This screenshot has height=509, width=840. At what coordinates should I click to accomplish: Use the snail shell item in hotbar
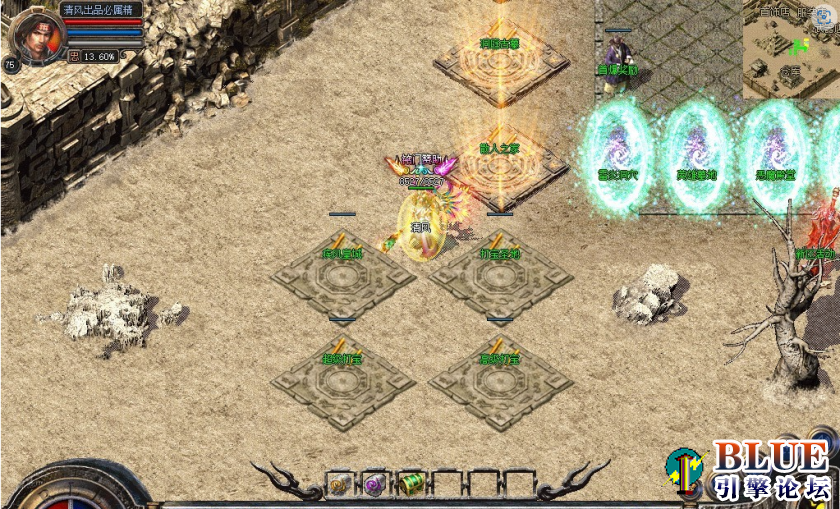point(340,484)
